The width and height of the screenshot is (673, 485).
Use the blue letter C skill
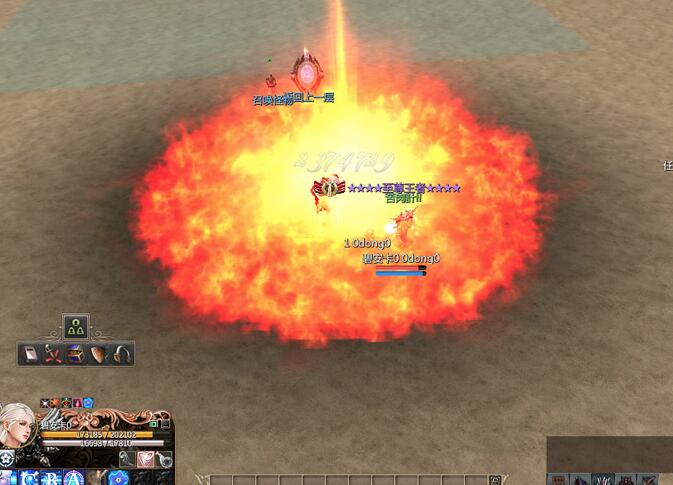pyautogui.click(x=29, y=478)
